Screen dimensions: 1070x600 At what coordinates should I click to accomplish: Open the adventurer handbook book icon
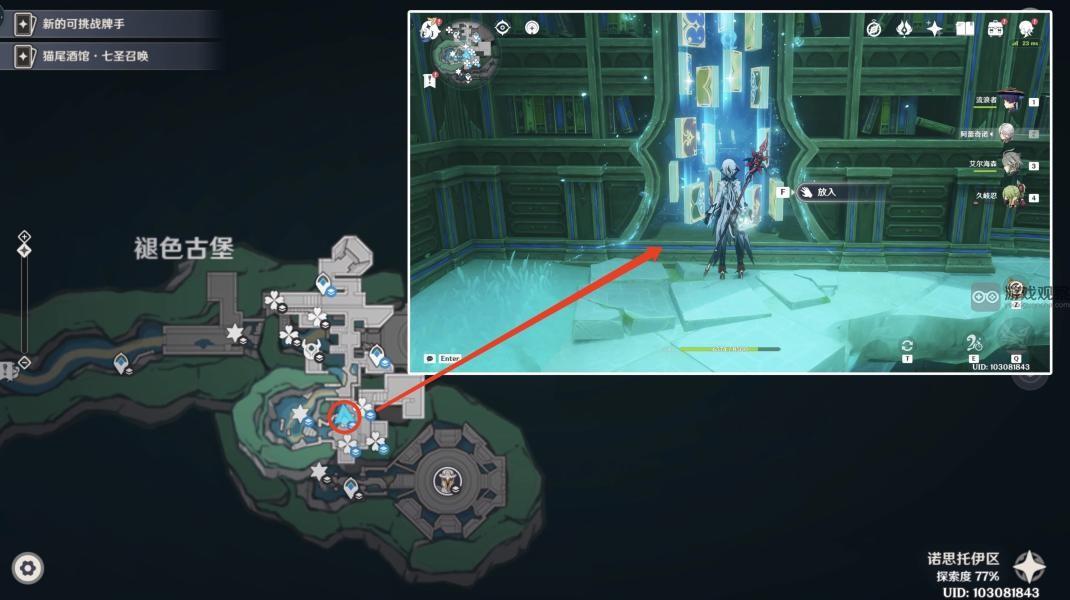click(x=964, y=28)
